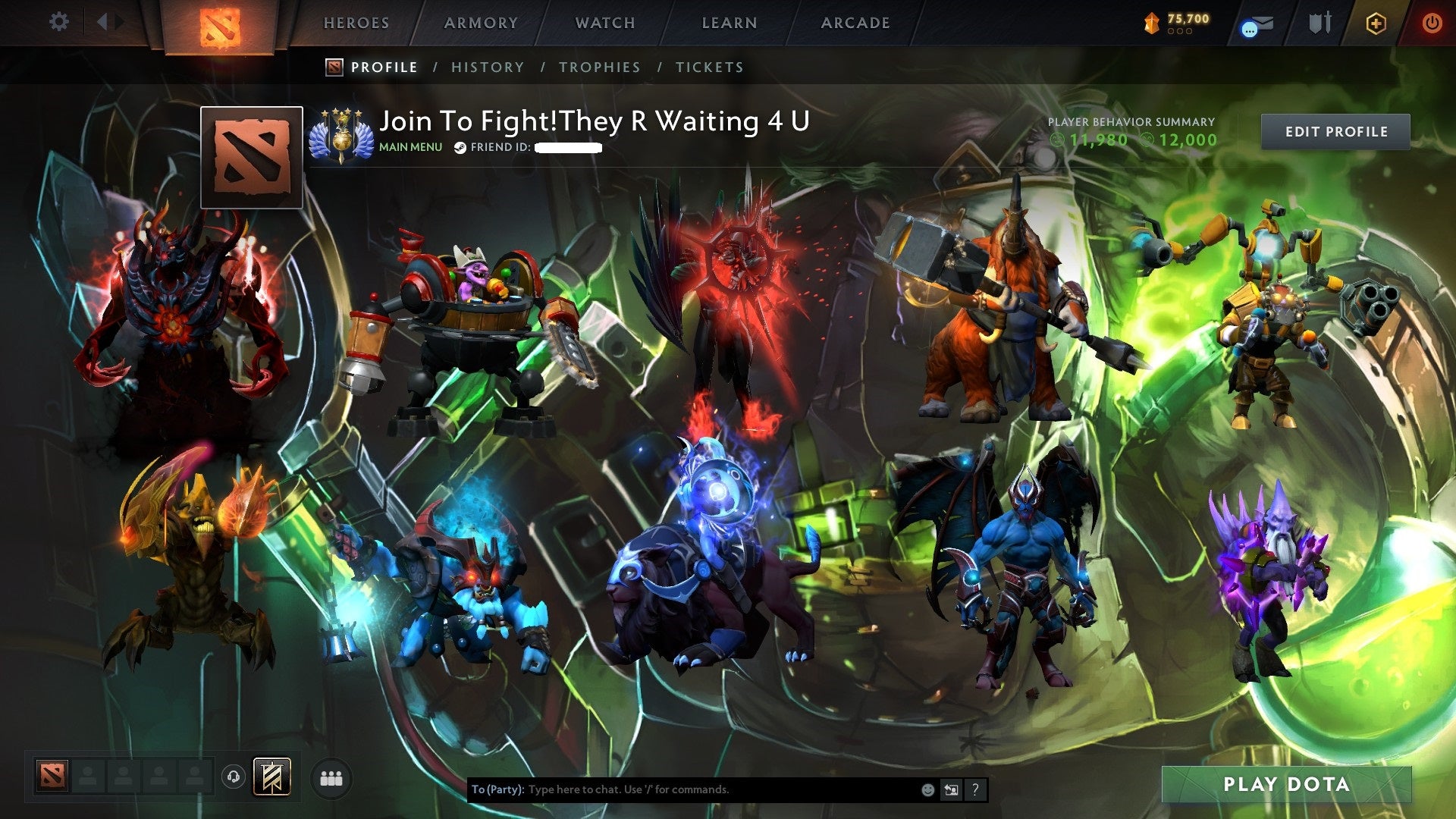Switch to the HISTORY tab
The image size is (1456, 819).
(487, 67)
